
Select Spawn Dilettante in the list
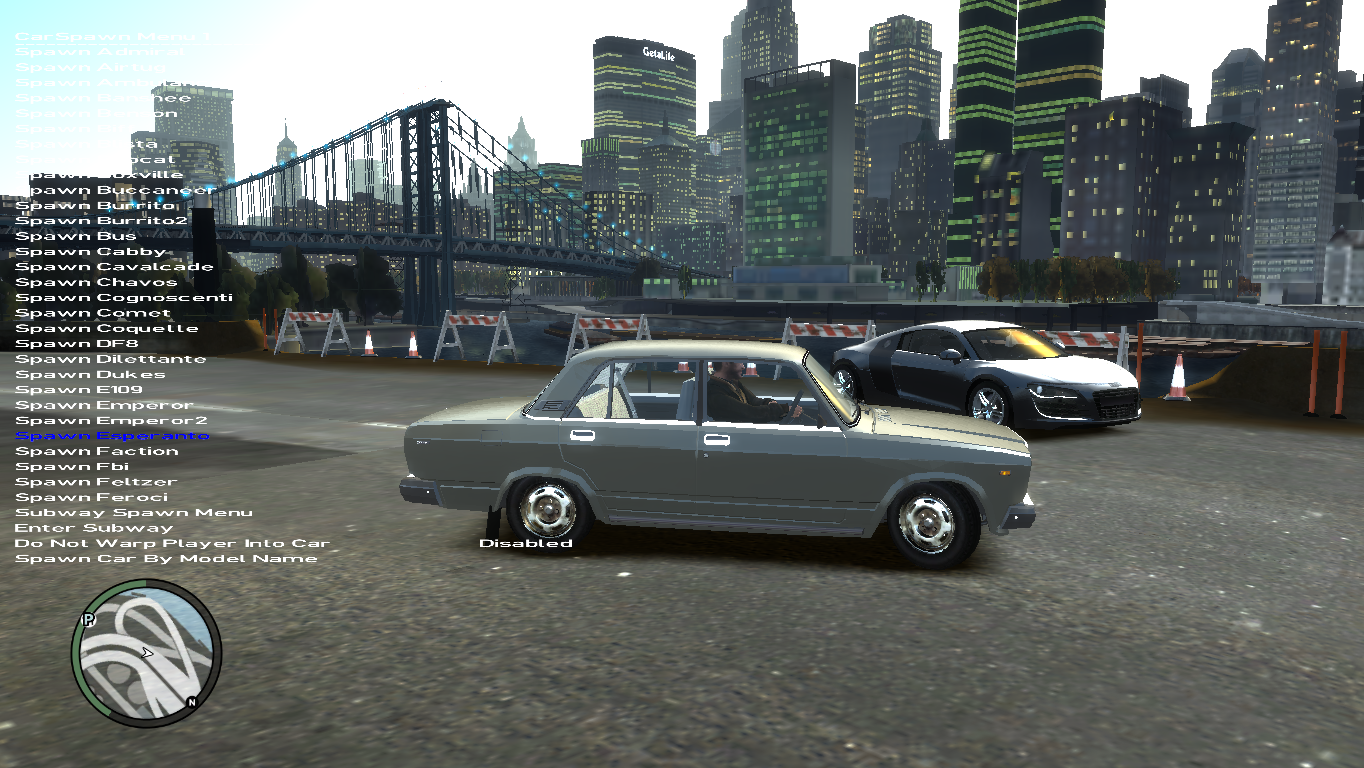(111, 359)
